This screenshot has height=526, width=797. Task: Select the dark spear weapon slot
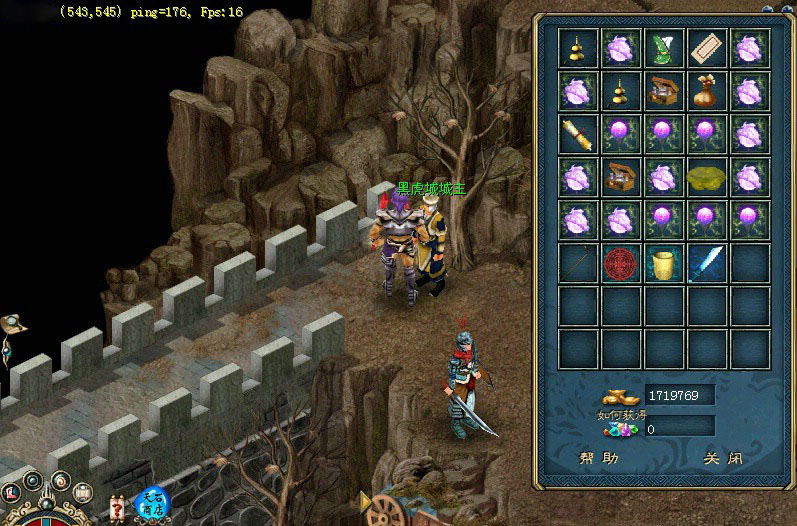click(578, 264)
